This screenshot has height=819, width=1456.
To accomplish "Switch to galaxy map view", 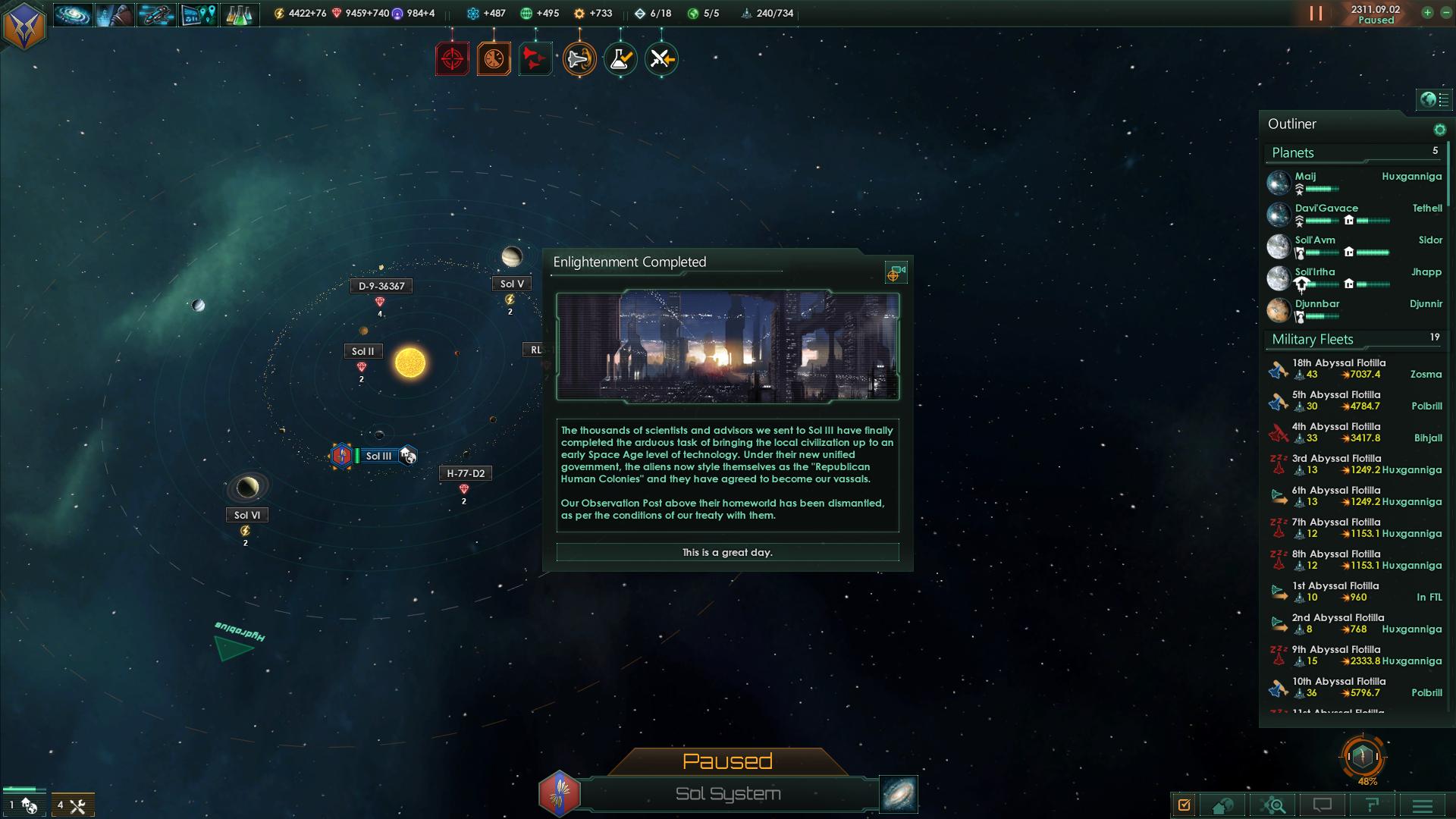I will coord(899,794).
